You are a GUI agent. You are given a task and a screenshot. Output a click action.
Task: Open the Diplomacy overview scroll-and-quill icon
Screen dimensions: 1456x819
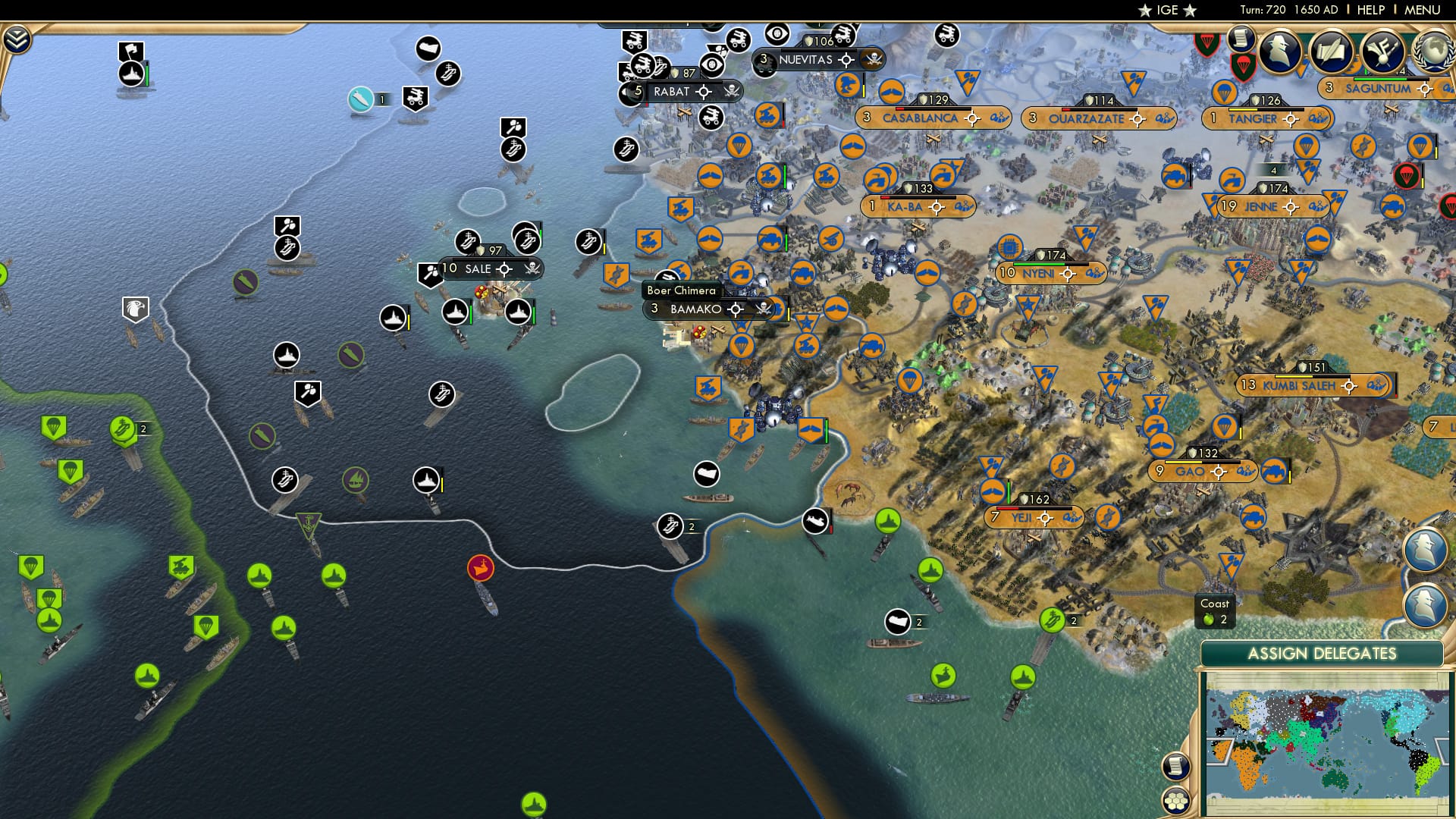pyautogui.click(x=1331, y=51)
